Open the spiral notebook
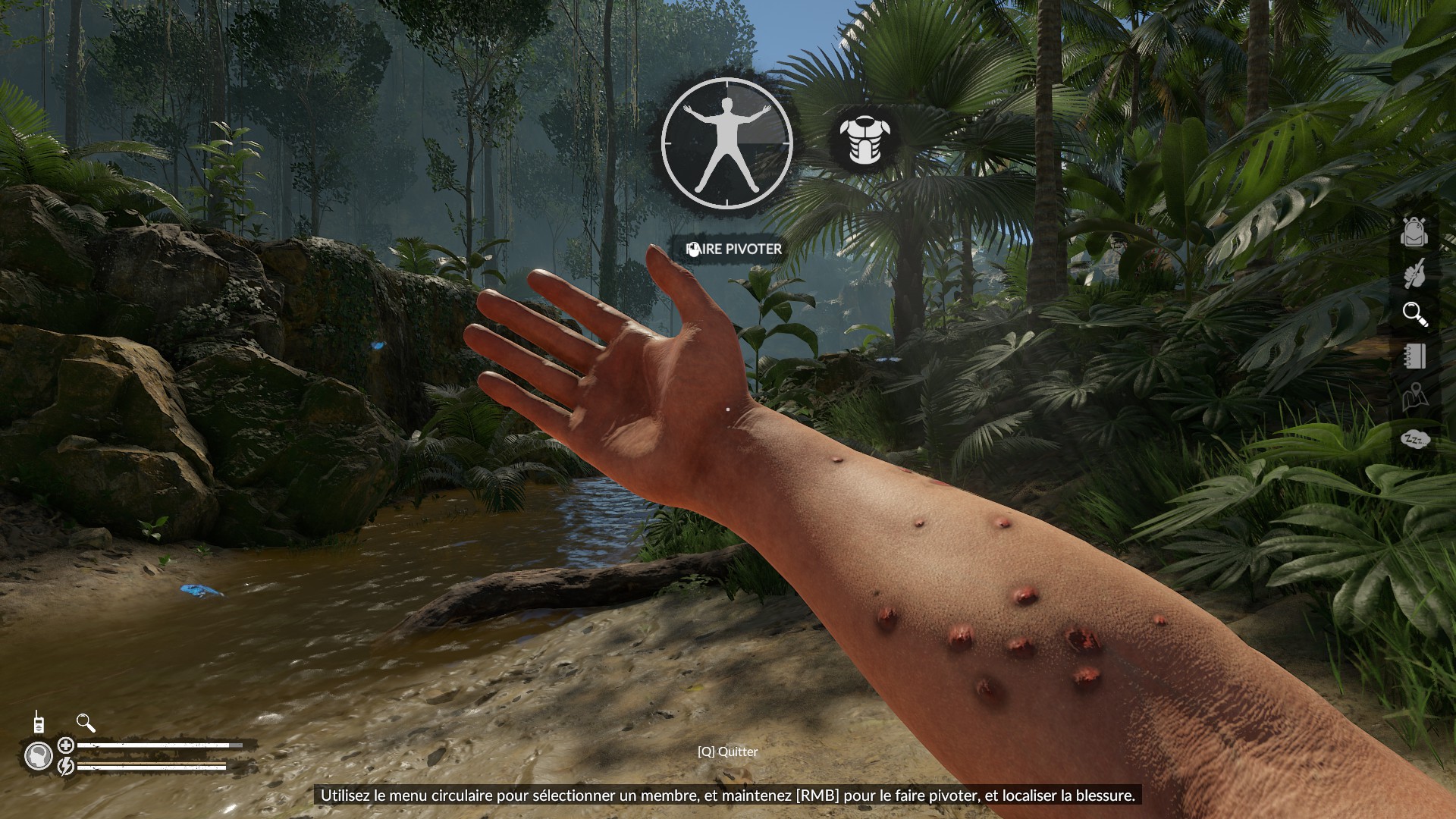The image size is (1456, 819). [1414, 356]
